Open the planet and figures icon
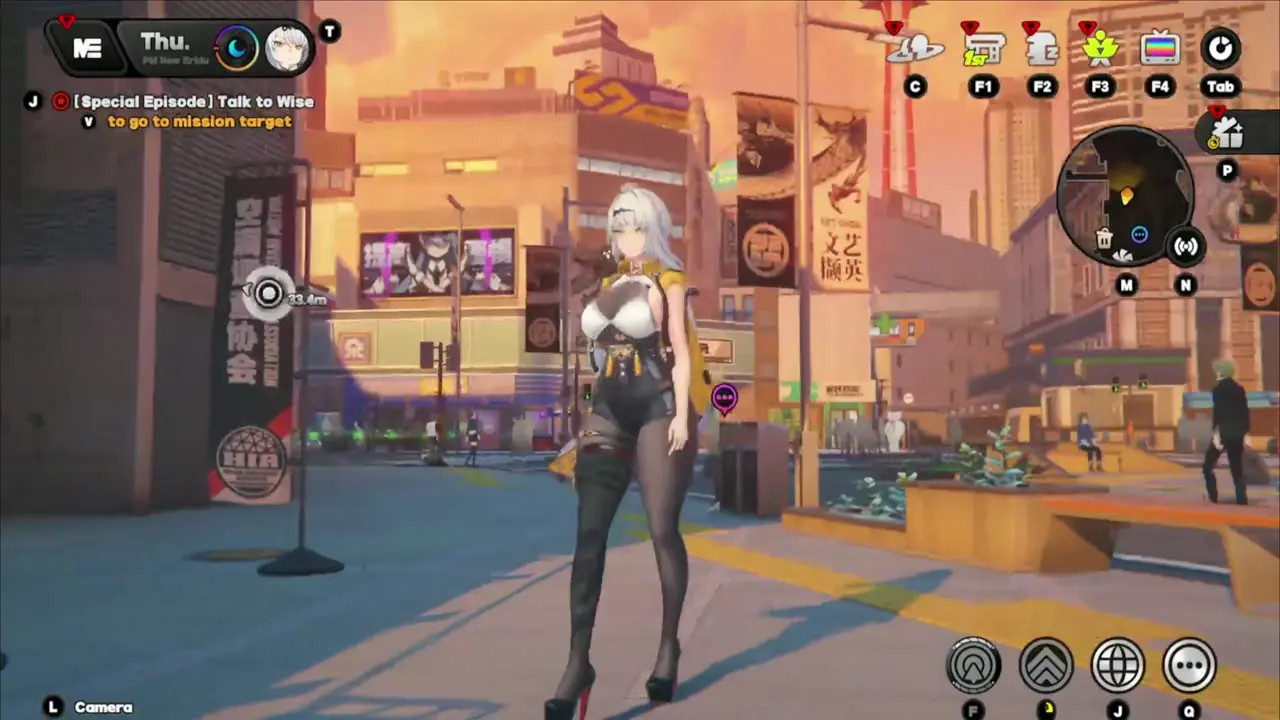Screen dimensions: 1280x720 (914, 48)
